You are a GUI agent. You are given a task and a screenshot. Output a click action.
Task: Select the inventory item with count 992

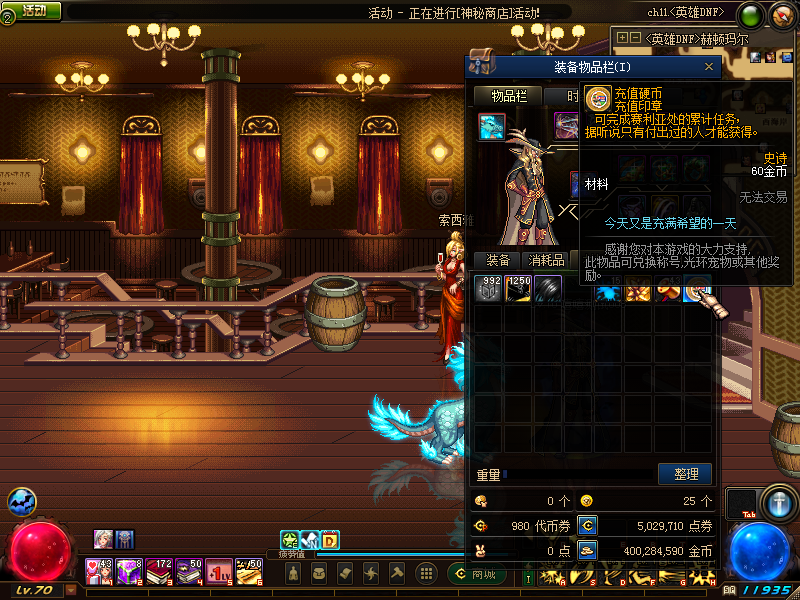coord(489,288)
